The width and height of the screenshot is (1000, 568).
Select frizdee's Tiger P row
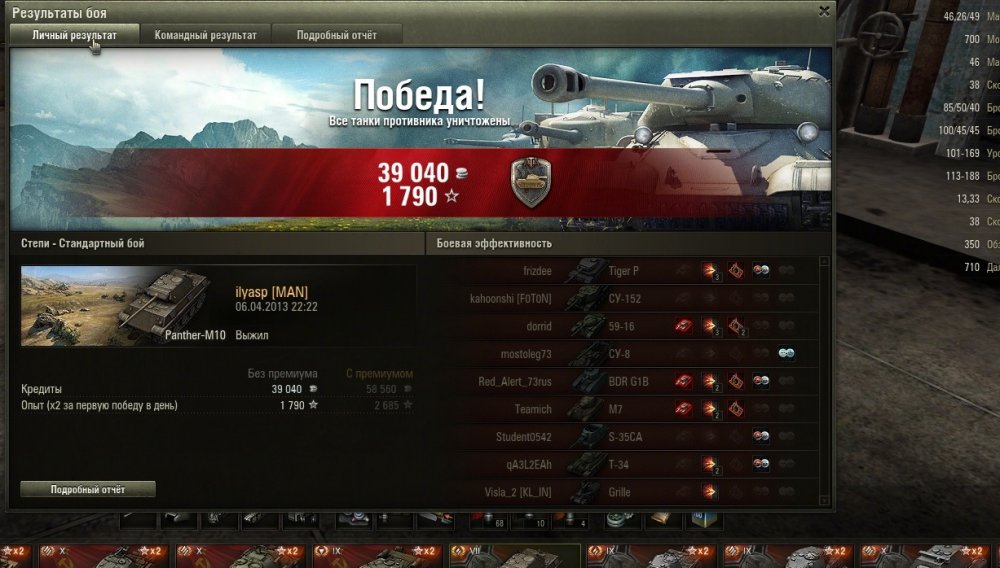pos(640,270)
